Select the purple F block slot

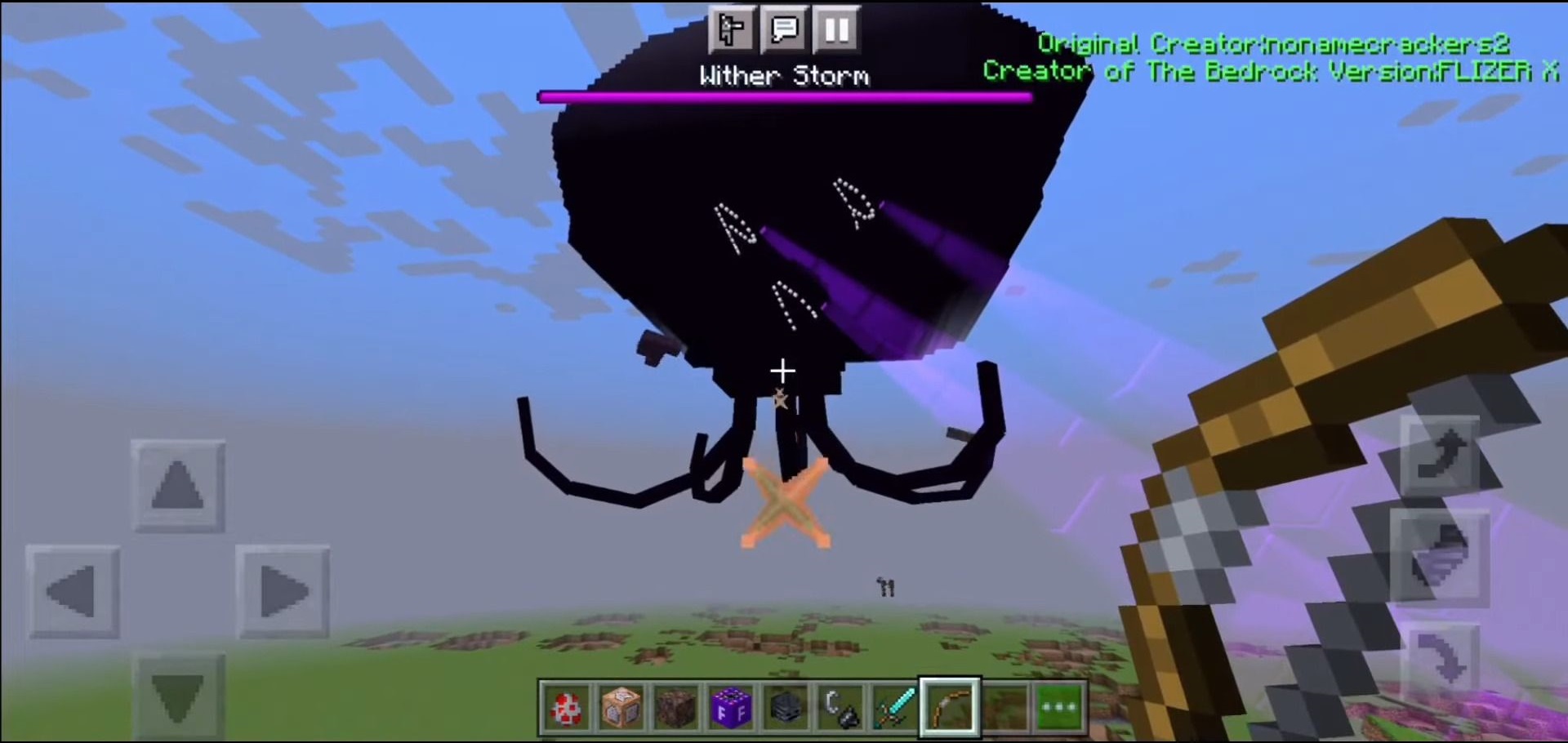730,707
